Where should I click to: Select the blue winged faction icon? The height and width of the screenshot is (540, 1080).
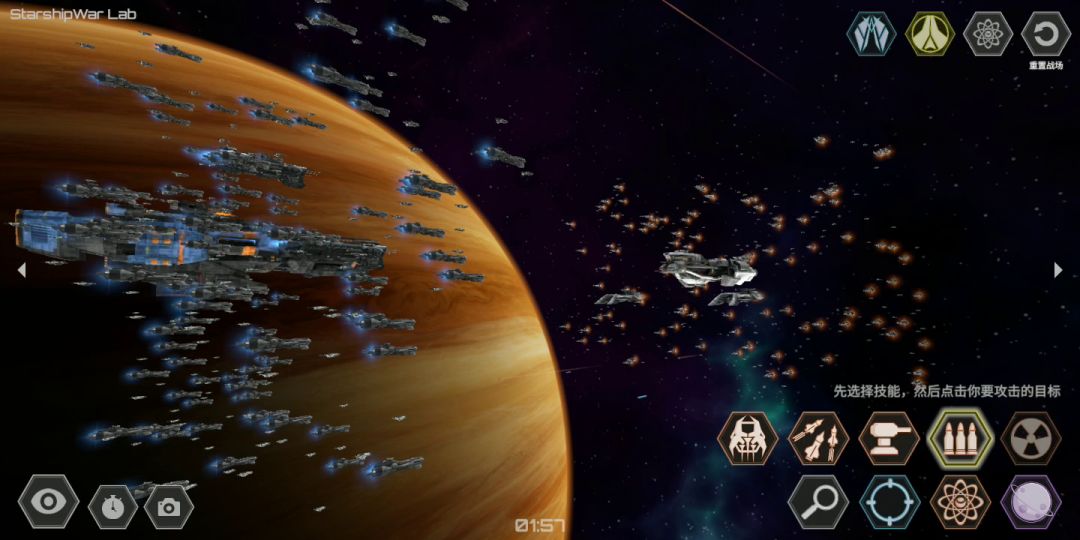tap(871, 34)
